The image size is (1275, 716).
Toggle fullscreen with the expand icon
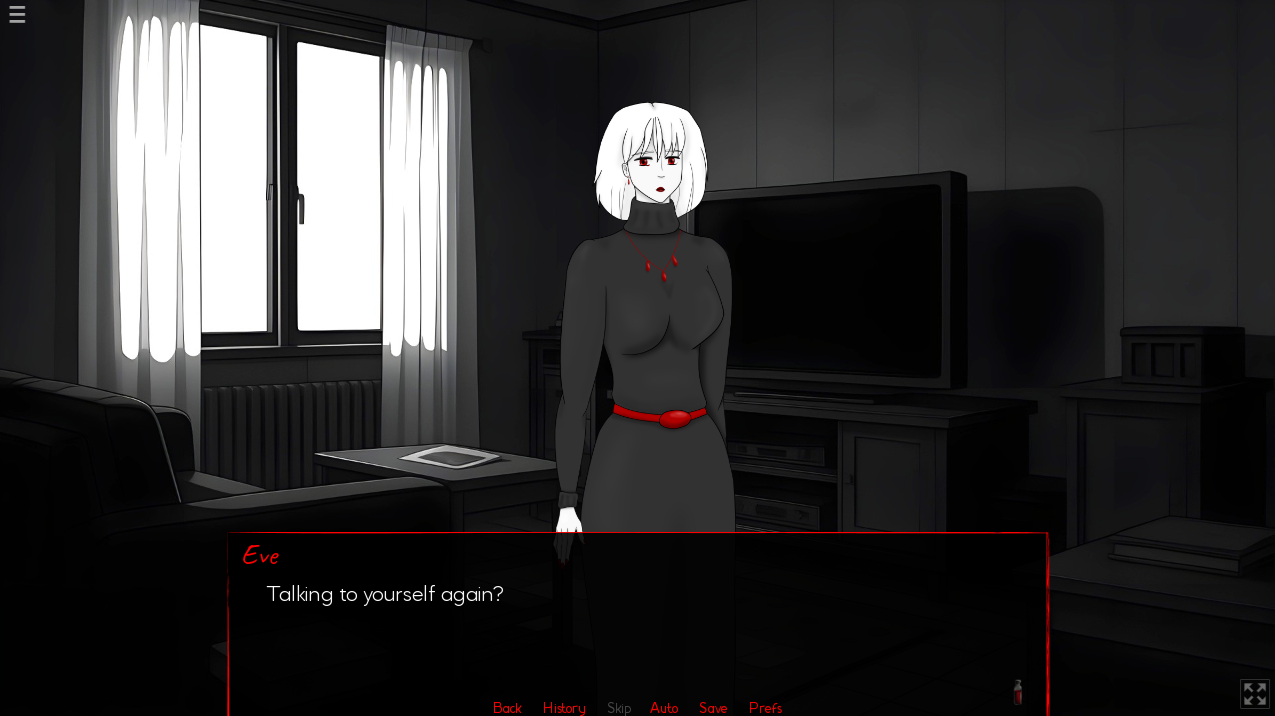1254,694
